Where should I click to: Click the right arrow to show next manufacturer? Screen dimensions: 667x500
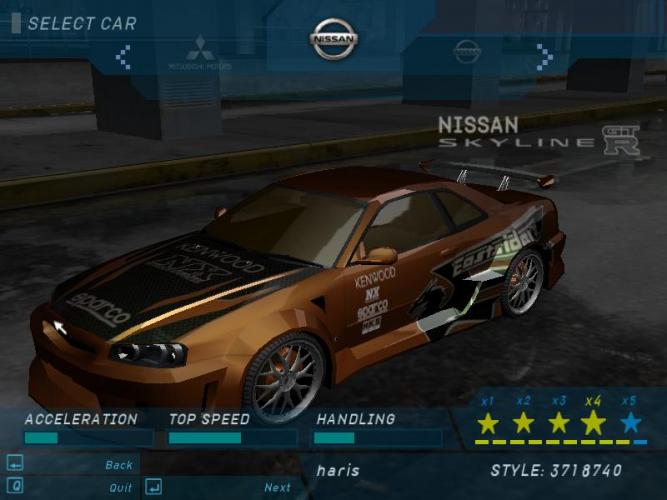pyautogui.click(x=544, y=56)
